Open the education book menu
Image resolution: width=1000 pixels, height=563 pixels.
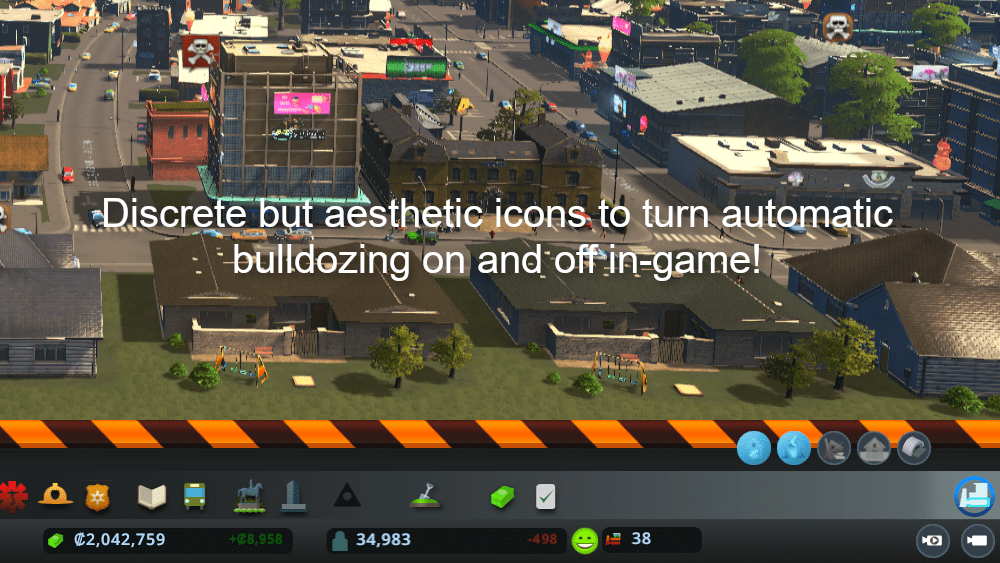(x=152, y=495)
